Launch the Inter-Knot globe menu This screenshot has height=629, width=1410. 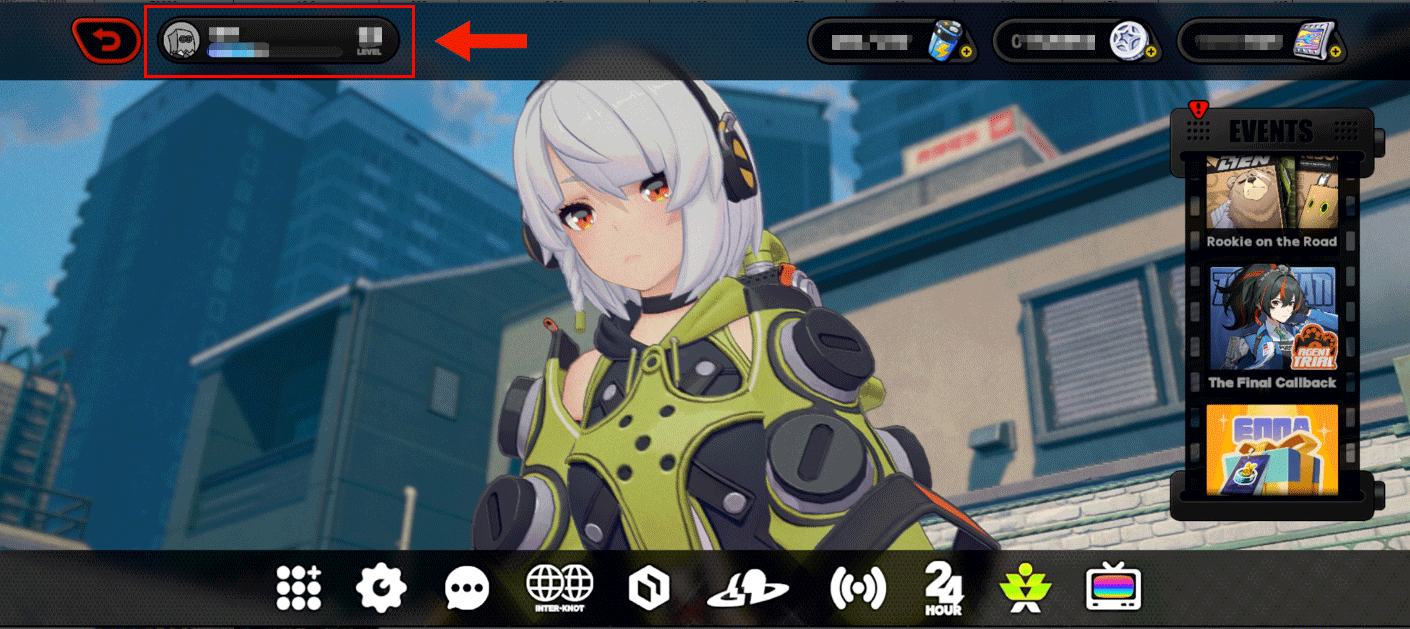tap(560, 587)
